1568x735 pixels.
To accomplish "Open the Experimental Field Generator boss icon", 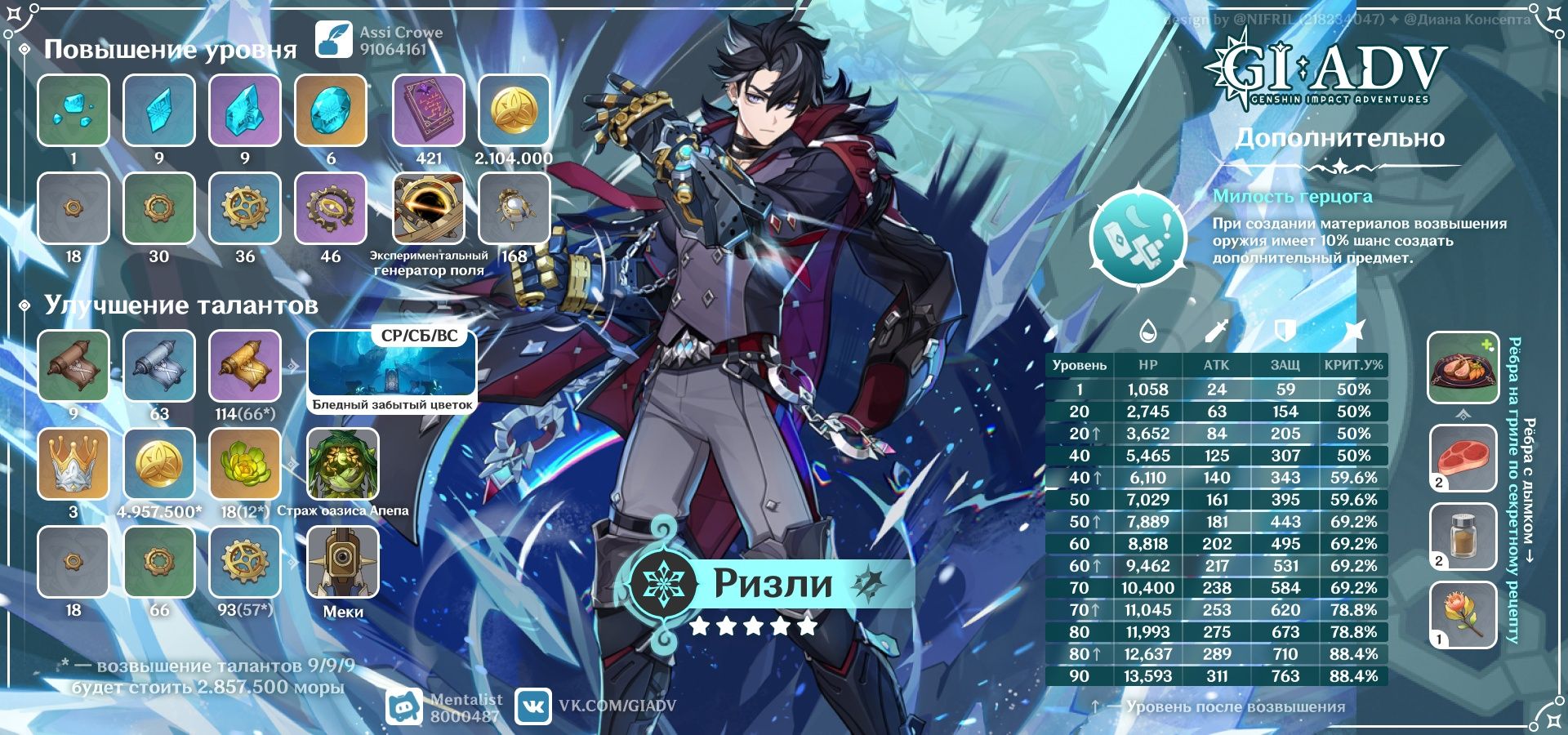I will point(428,208).
